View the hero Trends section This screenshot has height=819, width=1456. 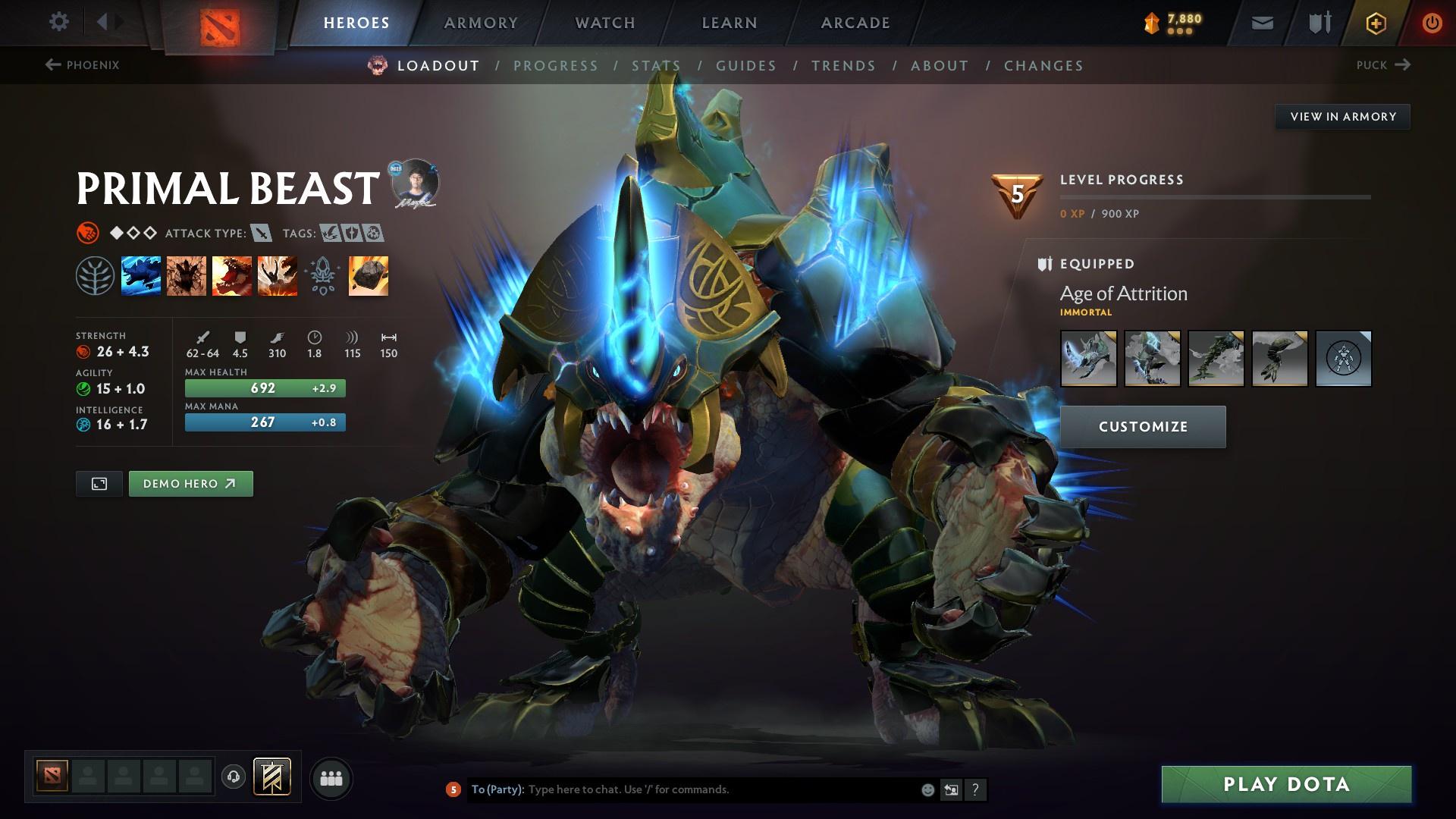843,66
